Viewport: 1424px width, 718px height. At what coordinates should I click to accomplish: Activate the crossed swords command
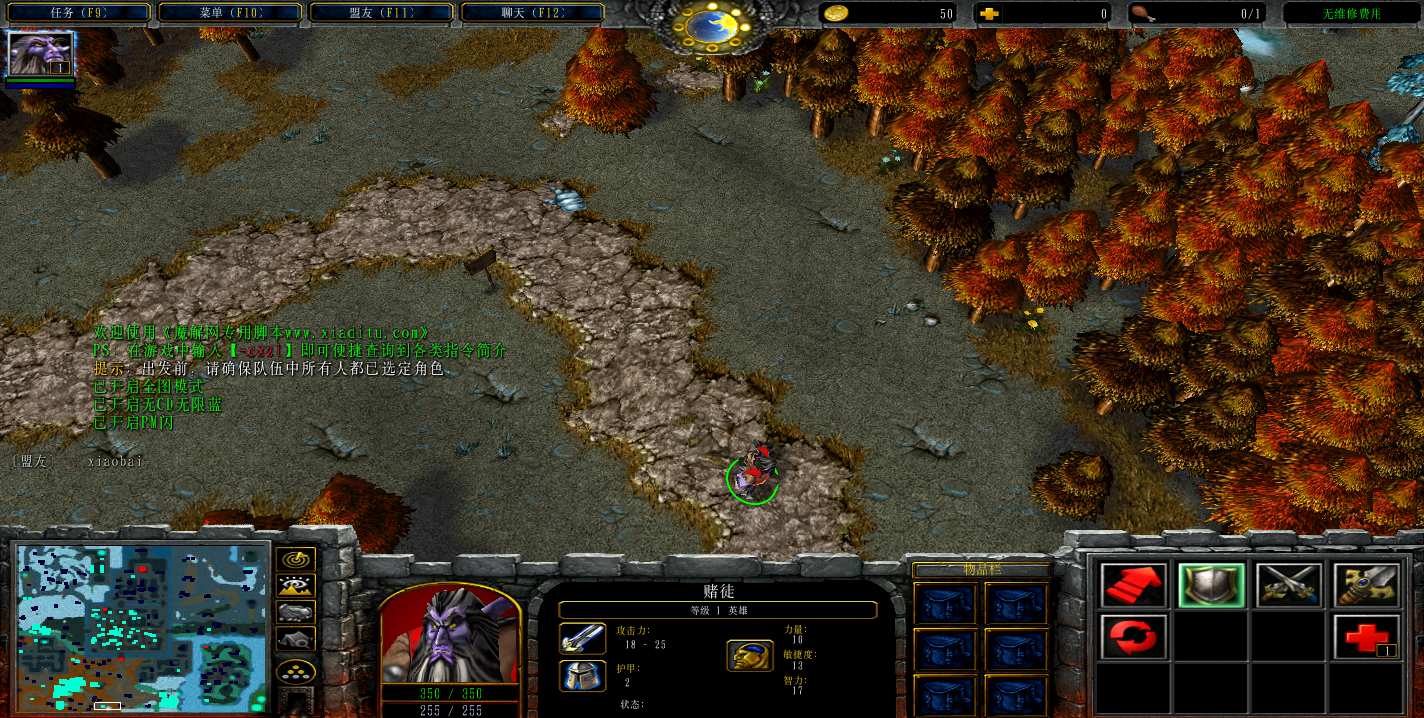(1289, 586)
